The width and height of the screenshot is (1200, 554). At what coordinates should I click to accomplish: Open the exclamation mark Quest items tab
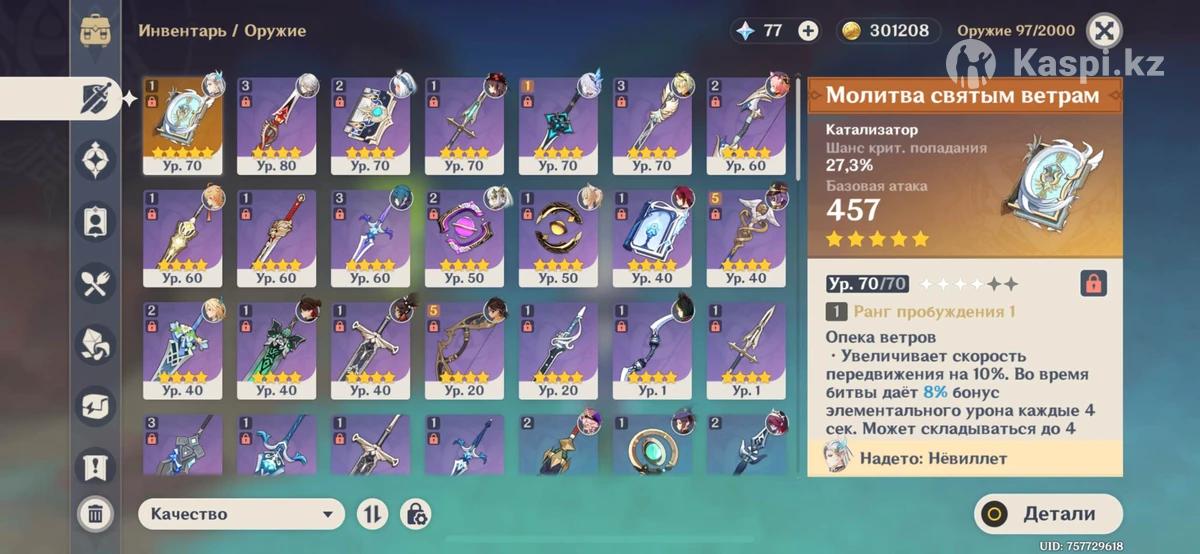tap(96, 468)
